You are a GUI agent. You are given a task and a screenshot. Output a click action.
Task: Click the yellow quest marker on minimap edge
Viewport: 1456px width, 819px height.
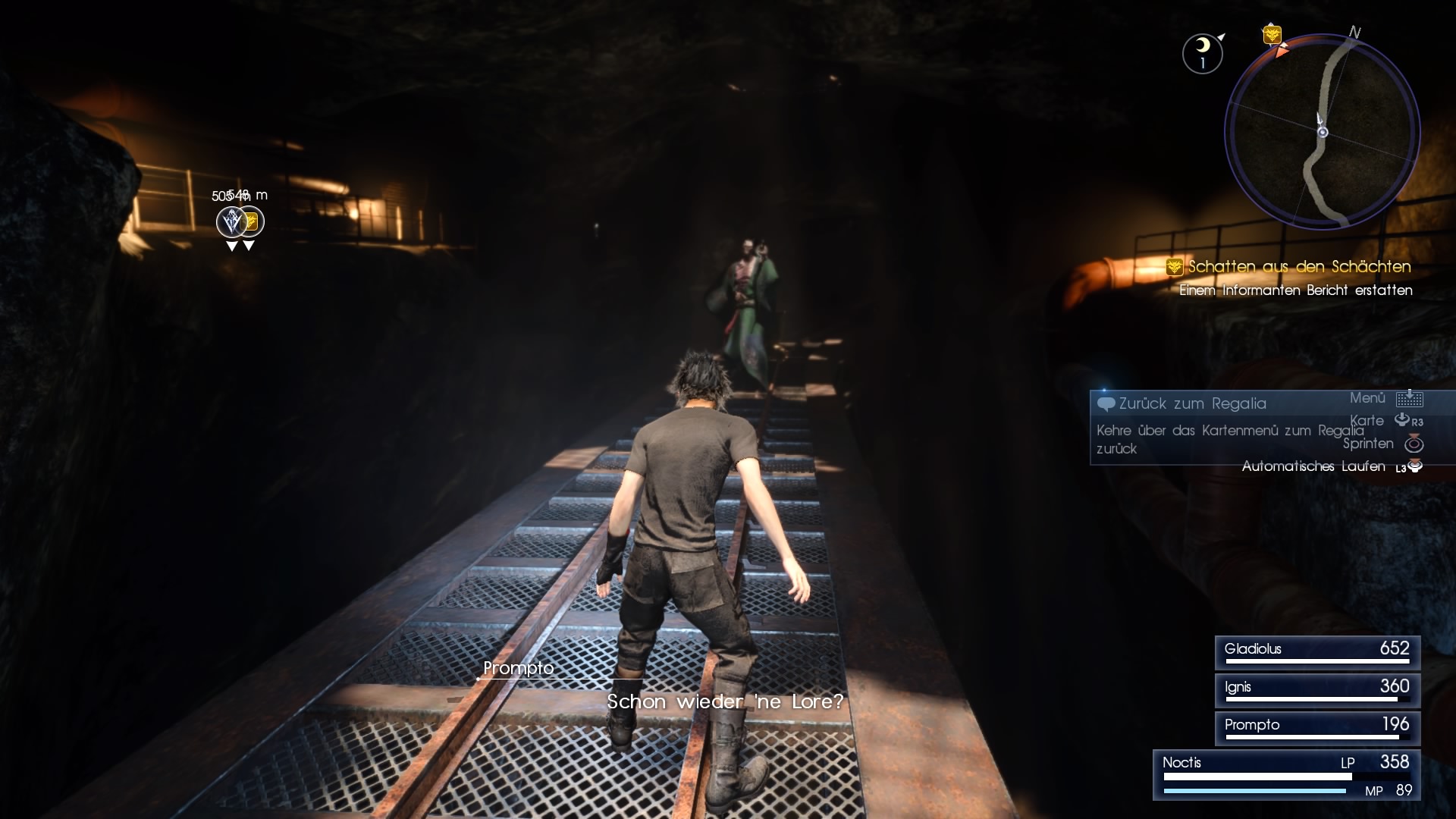click(x=1272, y=35)
